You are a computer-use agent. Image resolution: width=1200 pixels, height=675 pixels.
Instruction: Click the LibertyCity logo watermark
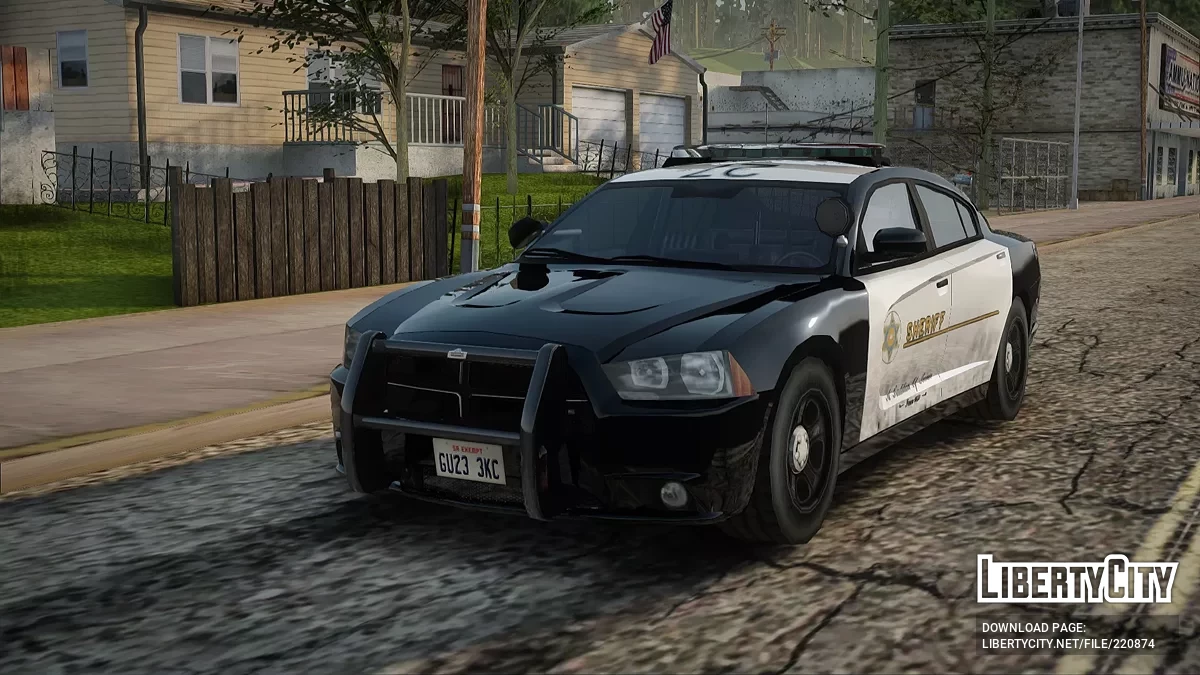1077,579
